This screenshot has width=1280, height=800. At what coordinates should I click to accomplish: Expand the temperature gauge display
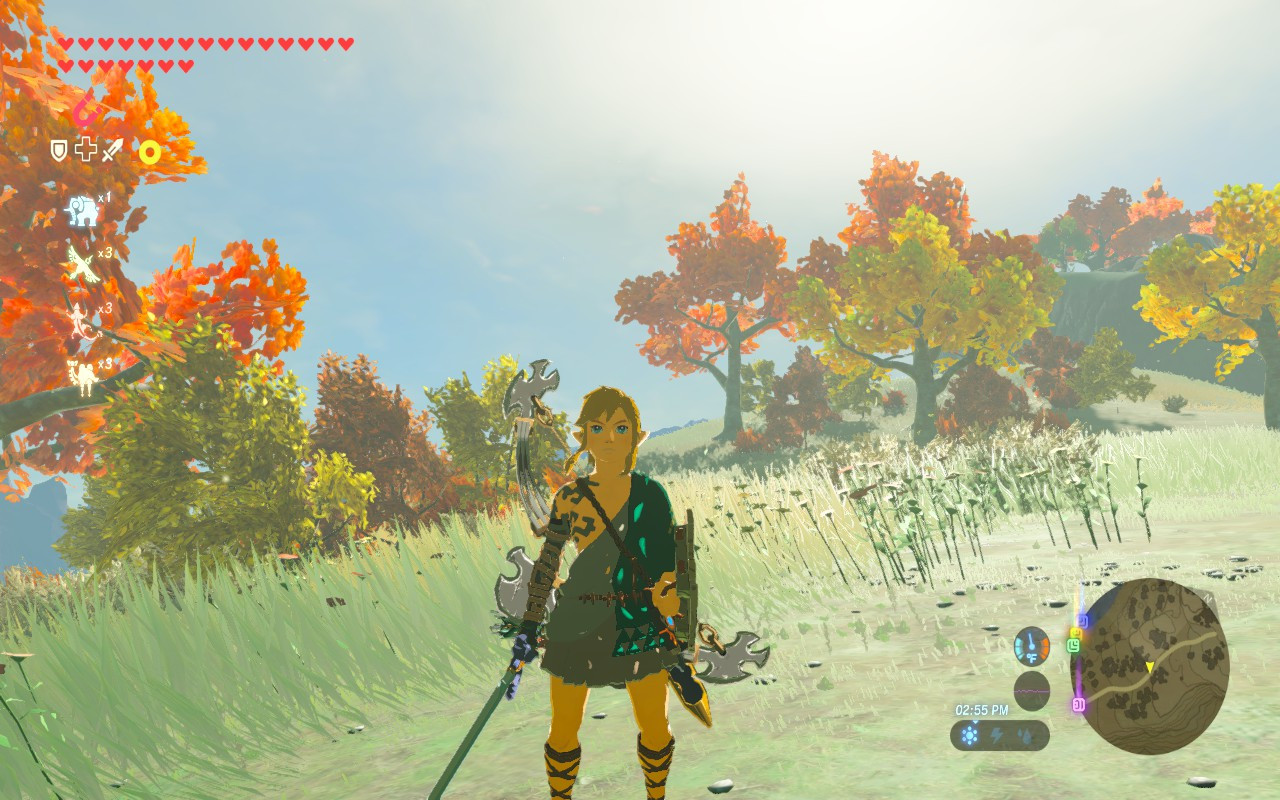tap(1031, 646)
